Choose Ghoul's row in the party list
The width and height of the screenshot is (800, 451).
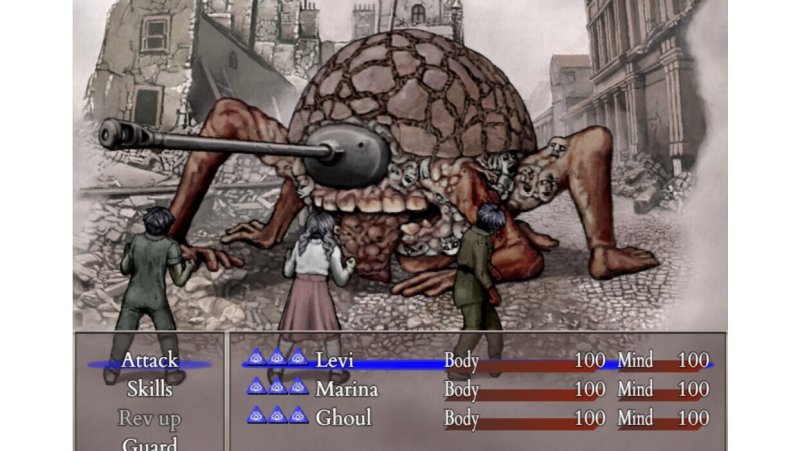(478, 418)
